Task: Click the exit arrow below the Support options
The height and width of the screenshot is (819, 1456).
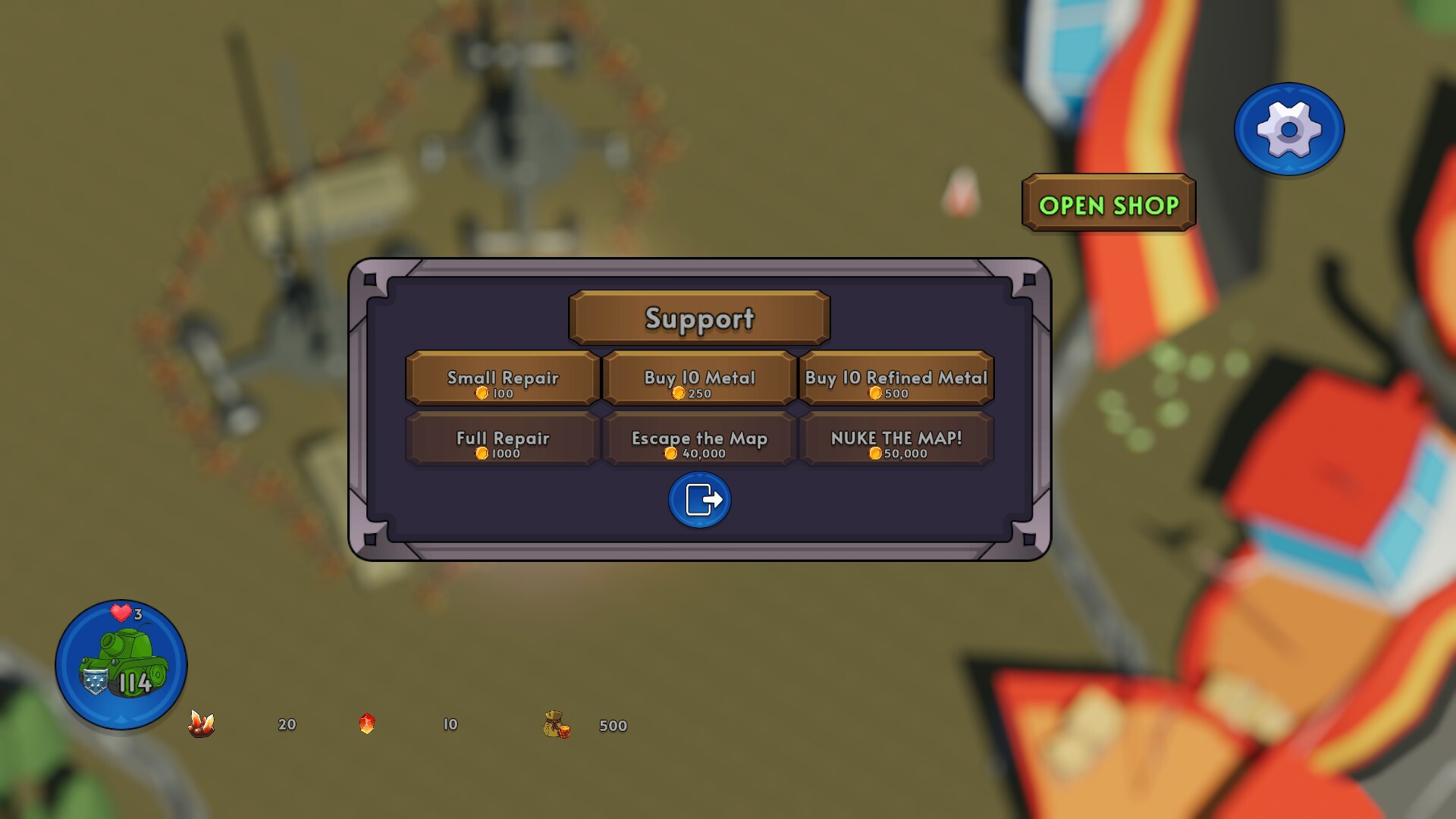Action: (698, 500)
